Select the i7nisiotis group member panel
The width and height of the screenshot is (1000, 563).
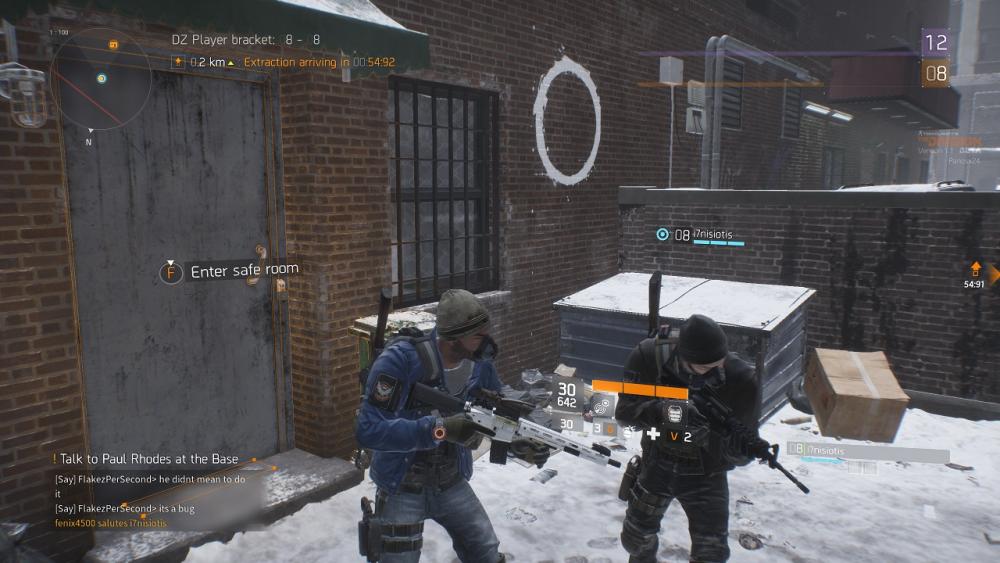click(x=866, y=452)
